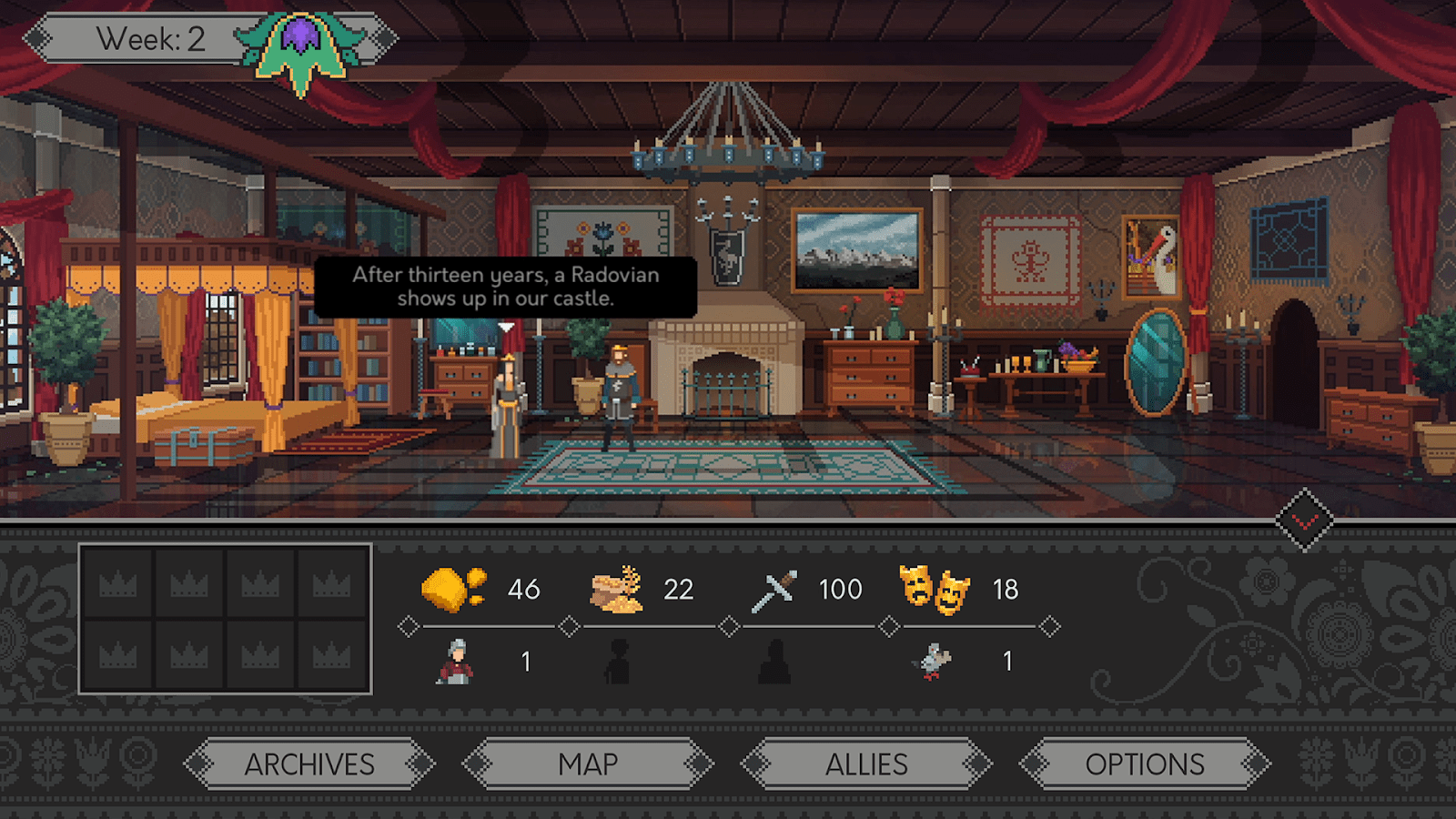The height and width of the screenshot is (819, 1456).
Task: Click the gold coins resource icon
Action: click(x=452, y=590)
